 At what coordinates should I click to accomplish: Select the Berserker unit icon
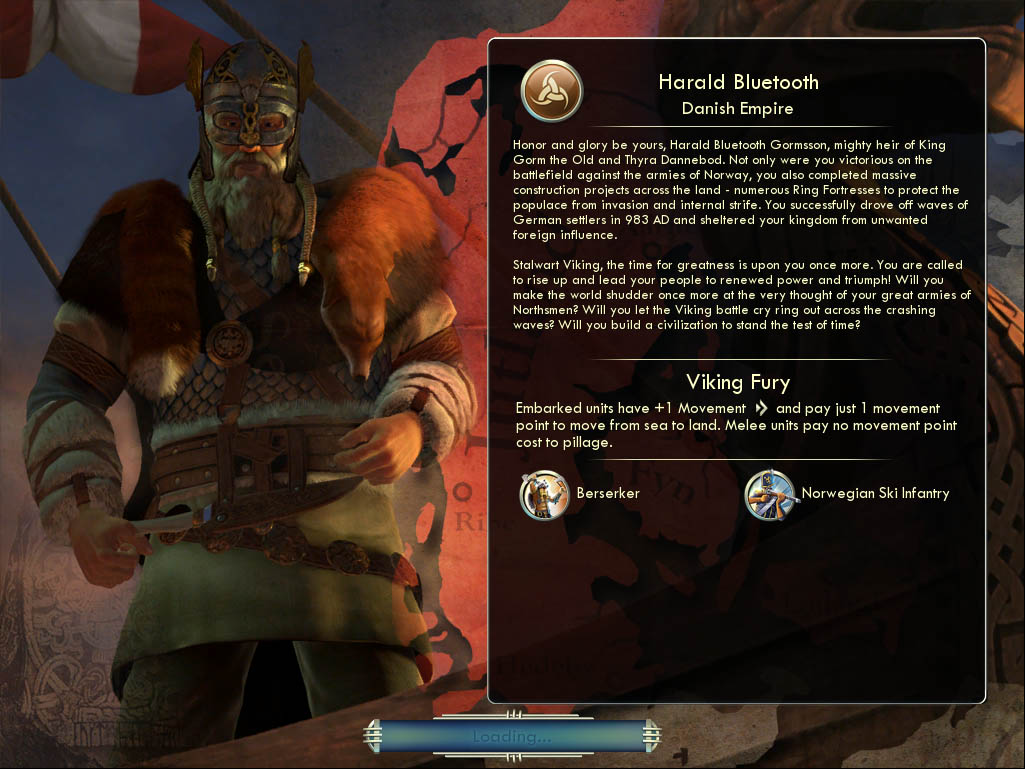(544, 495)
